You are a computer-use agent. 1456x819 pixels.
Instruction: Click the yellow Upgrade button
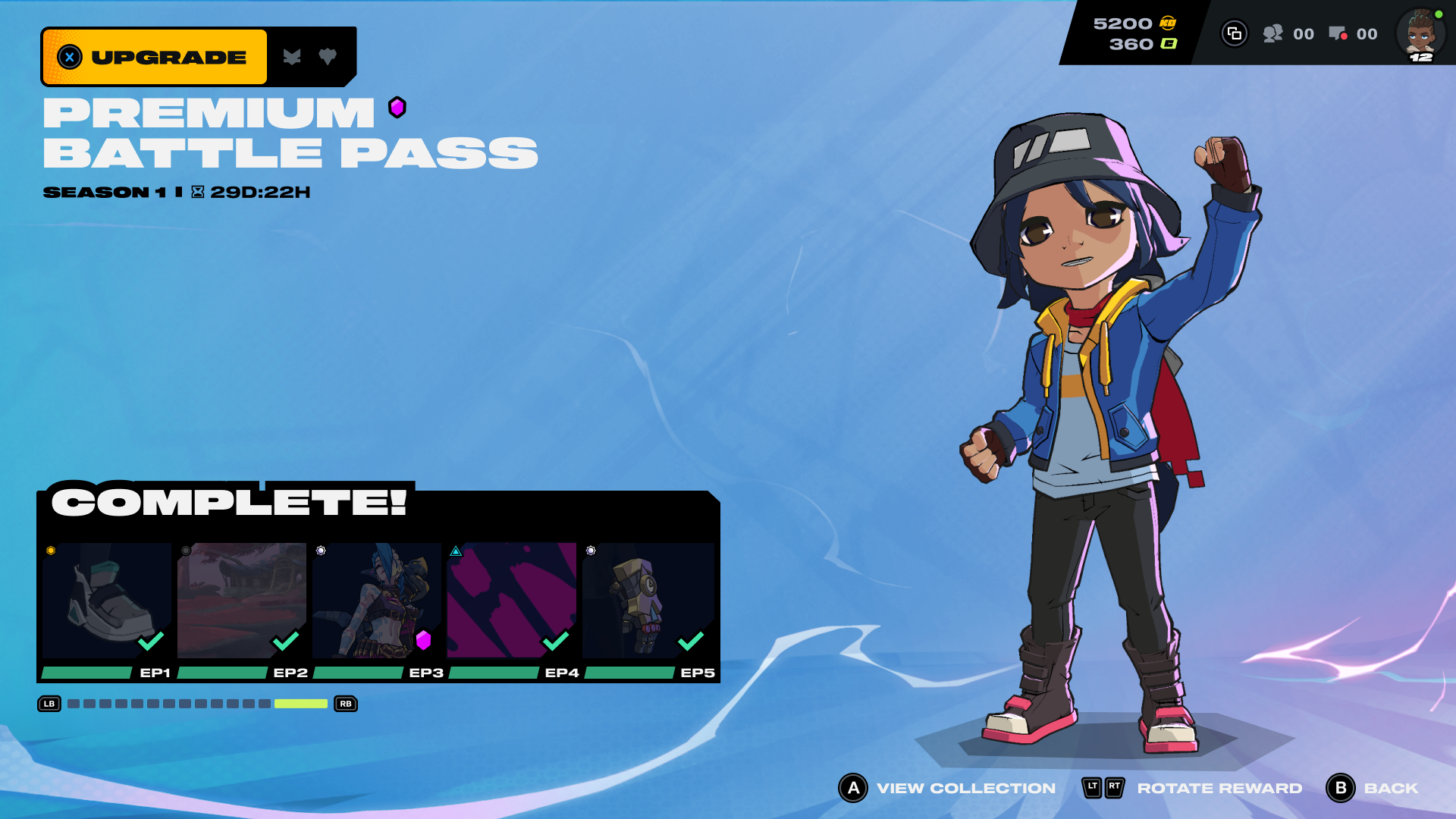pos(155,57)
